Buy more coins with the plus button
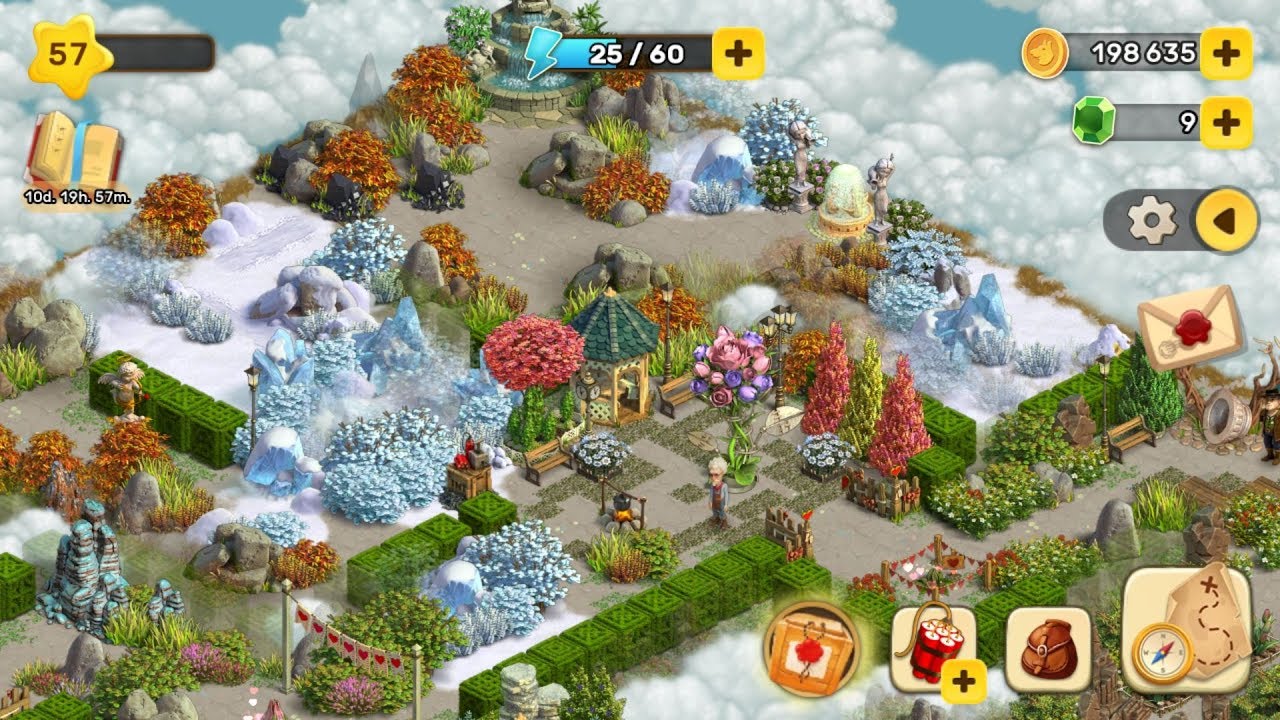 click(1225, 52)
